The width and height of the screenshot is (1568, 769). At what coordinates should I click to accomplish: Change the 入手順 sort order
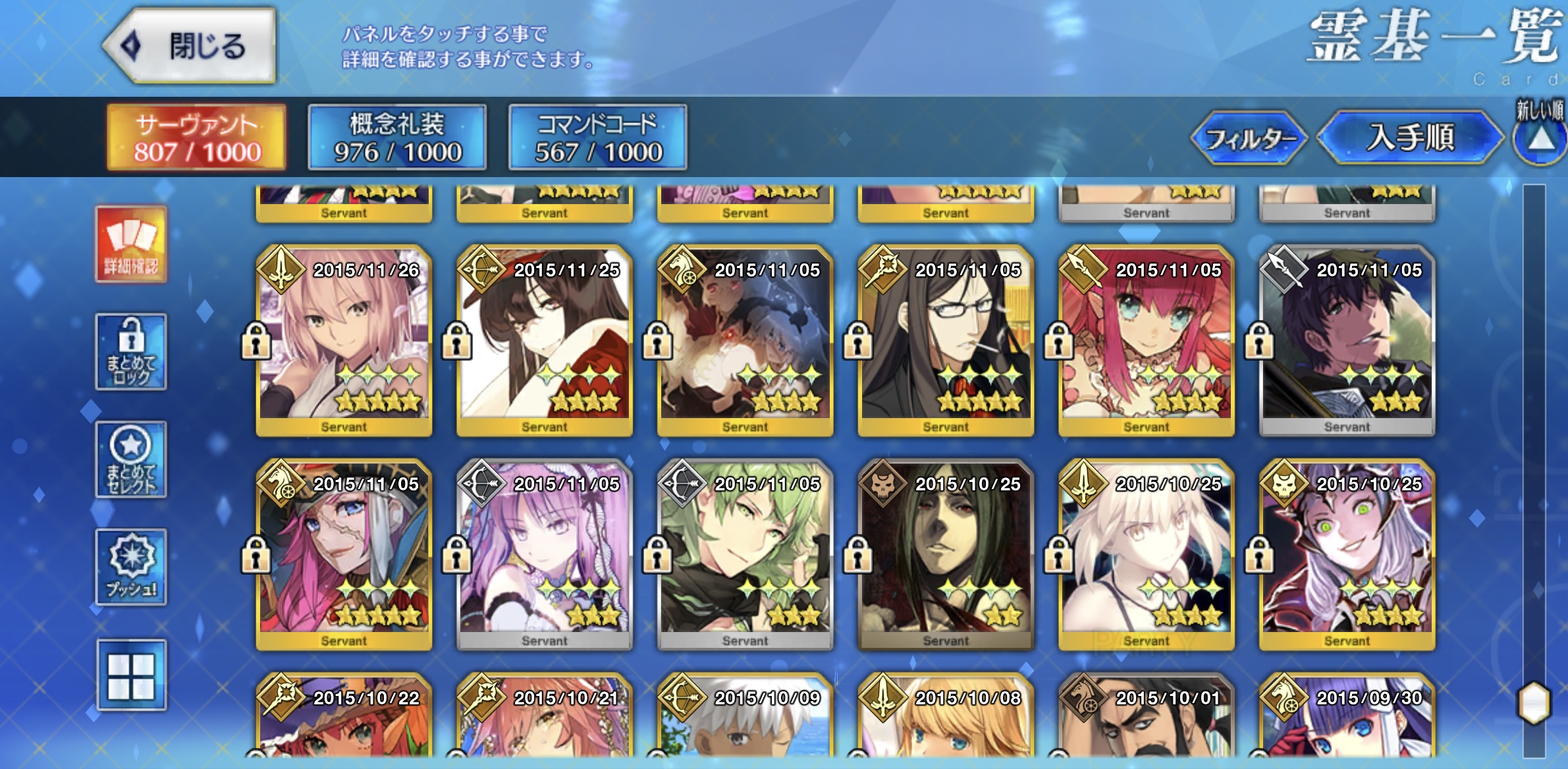(x=1410, y=138)
